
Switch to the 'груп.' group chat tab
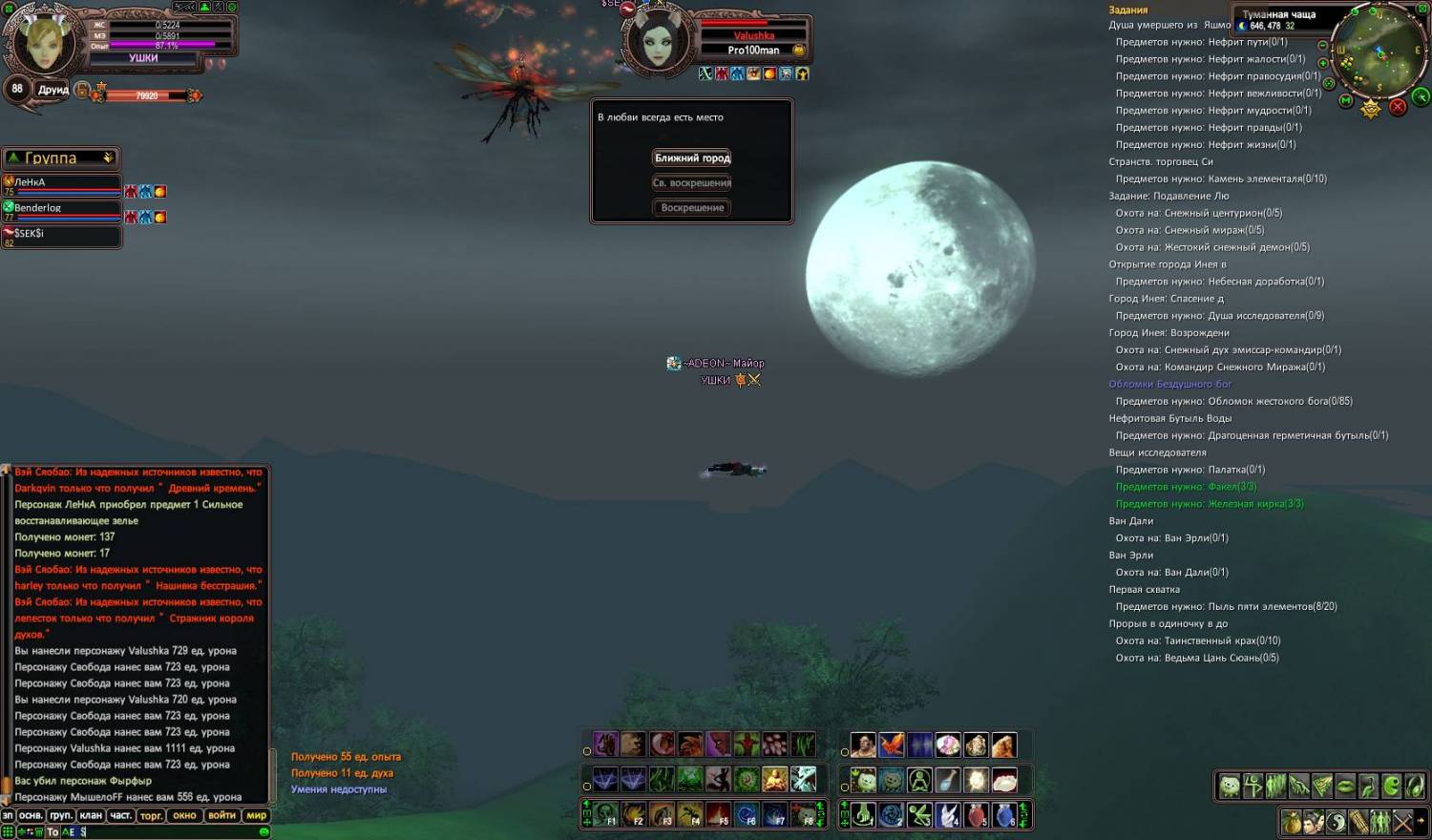(61, 815)
